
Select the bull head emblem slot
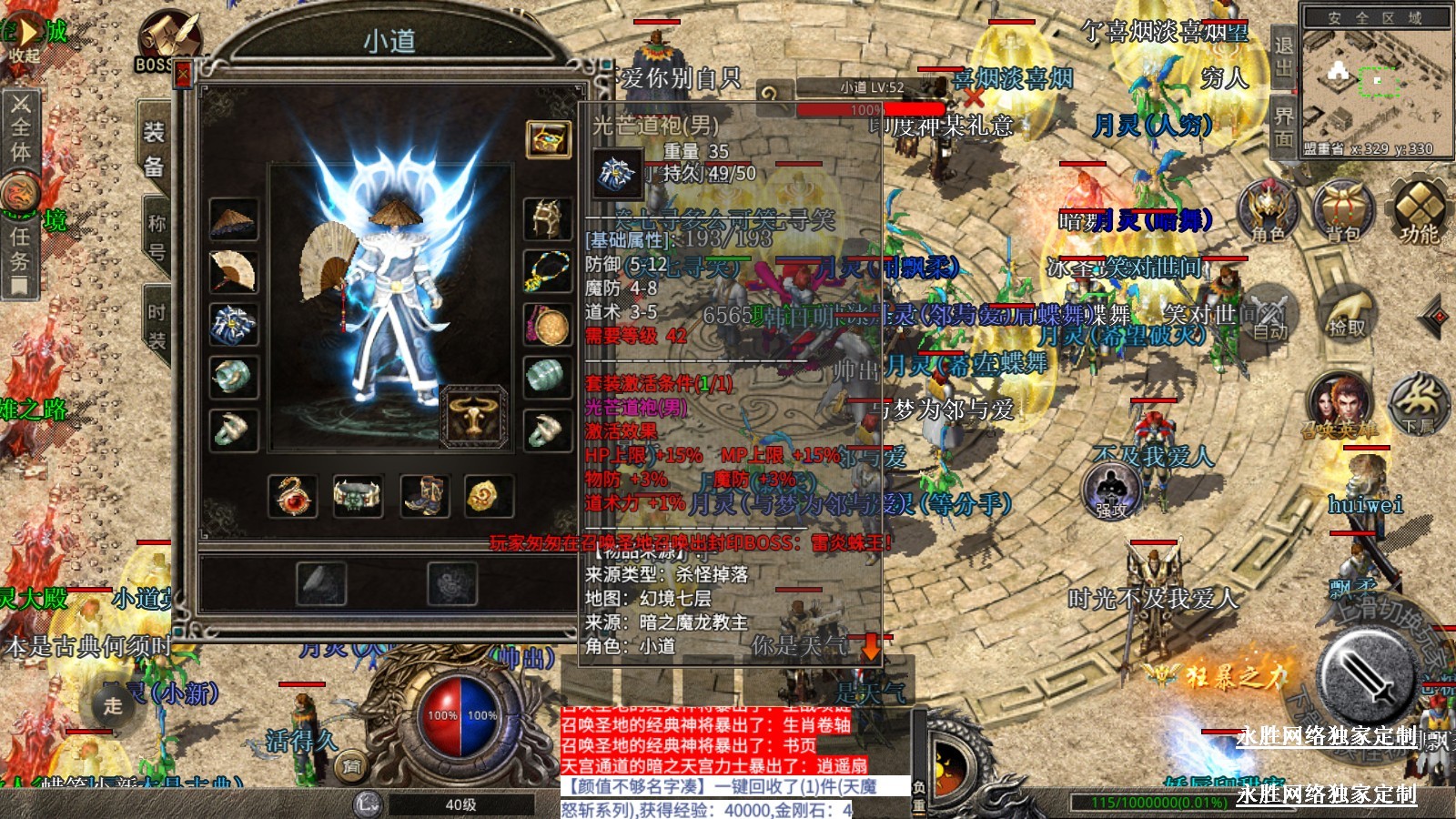pyautogui.click(x=474, y=417)
